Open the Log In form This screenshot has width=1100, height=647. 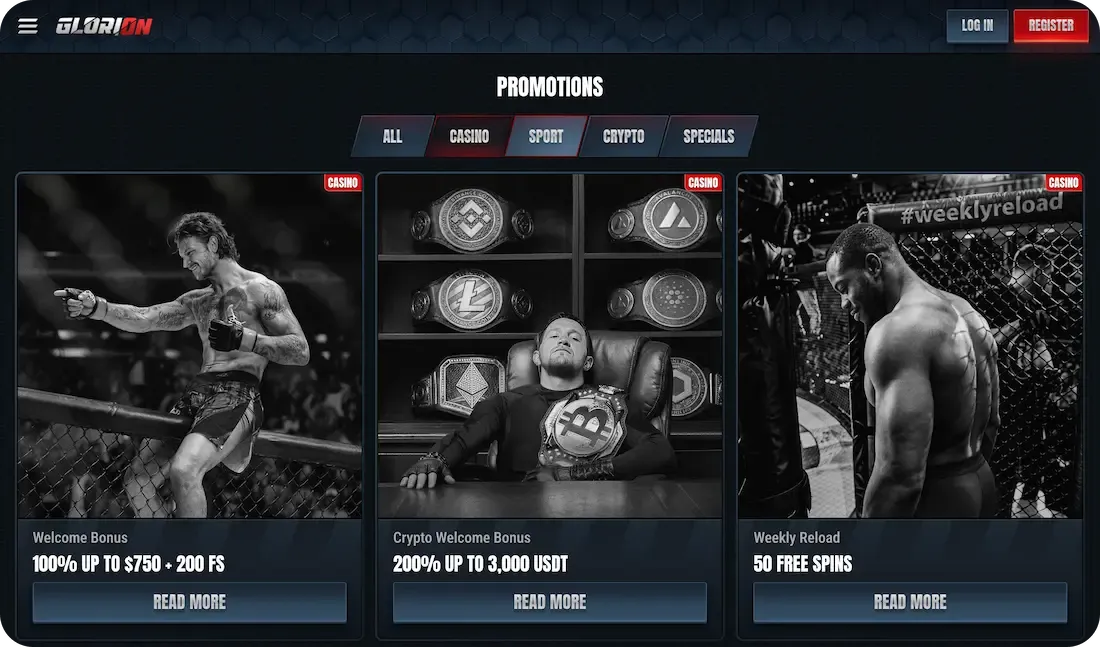(x=977, y=26)
